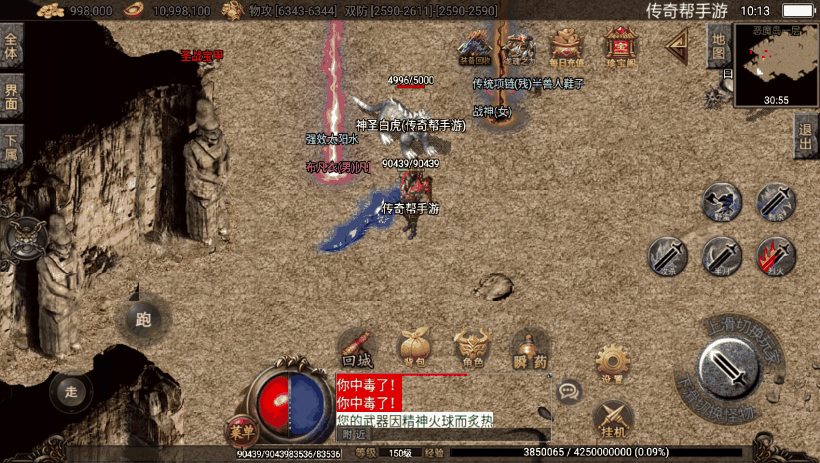The height and width of the screenshot is (463, 820).
Task: Select the 下属 tab on the left
Action: pos(11,145)
